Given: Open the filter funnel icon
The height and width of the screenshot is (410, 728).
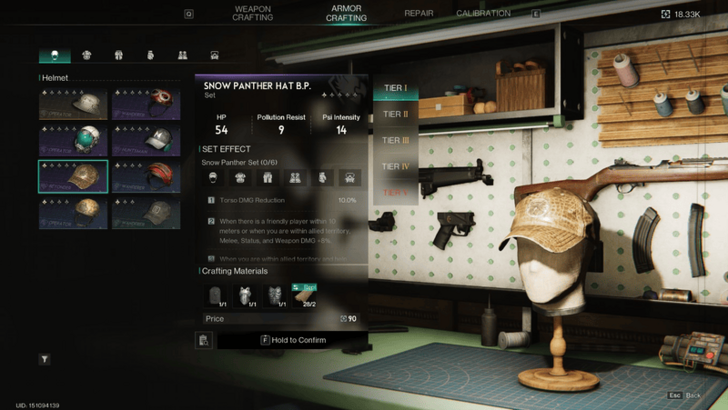Looking at the screenshot, I should (x=45, y=359).
